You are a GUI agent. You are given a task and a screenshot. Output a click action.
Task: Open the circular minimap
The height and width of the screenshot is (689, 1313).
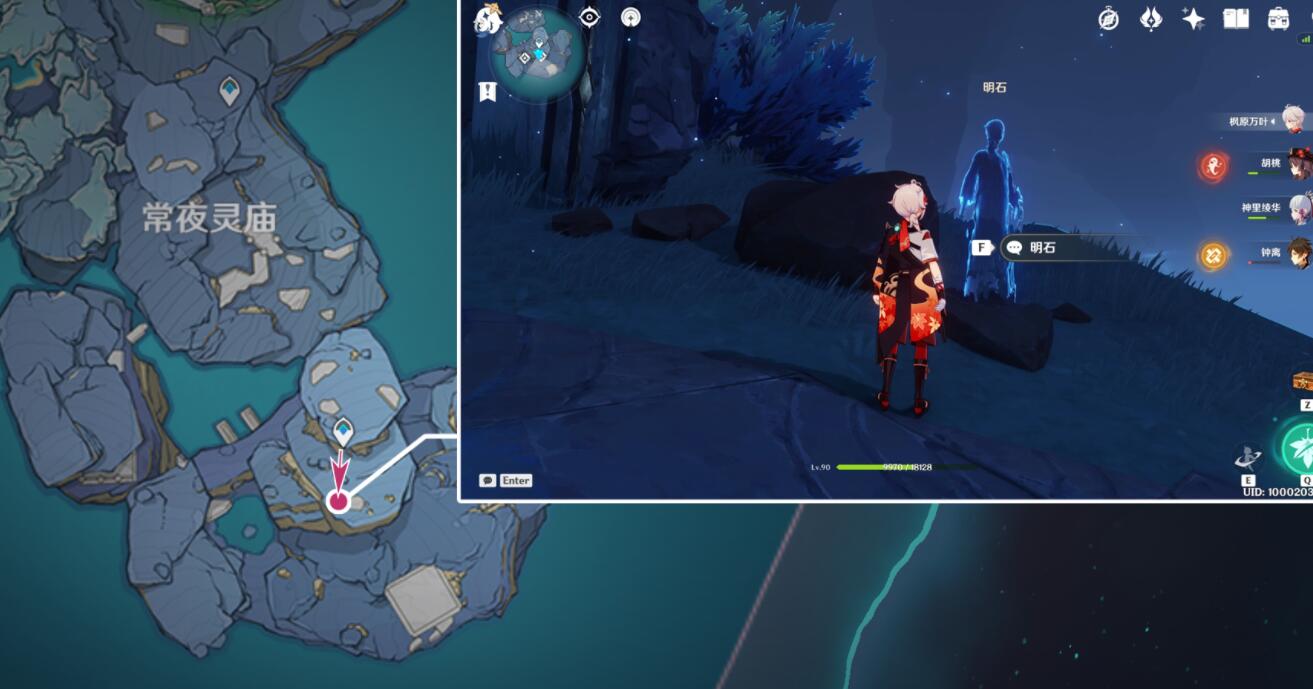[x=537, y=55]
